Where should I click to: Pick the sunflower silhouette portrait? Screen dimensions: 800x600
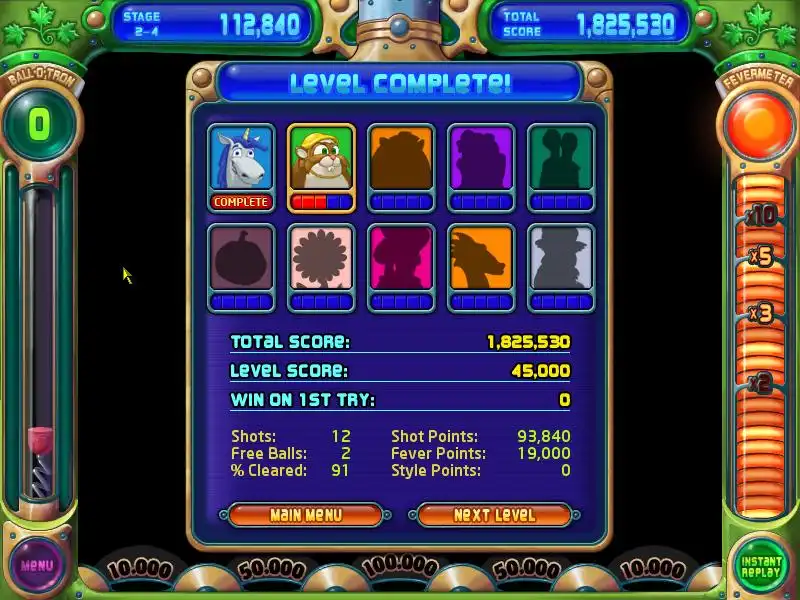point(321,259)
